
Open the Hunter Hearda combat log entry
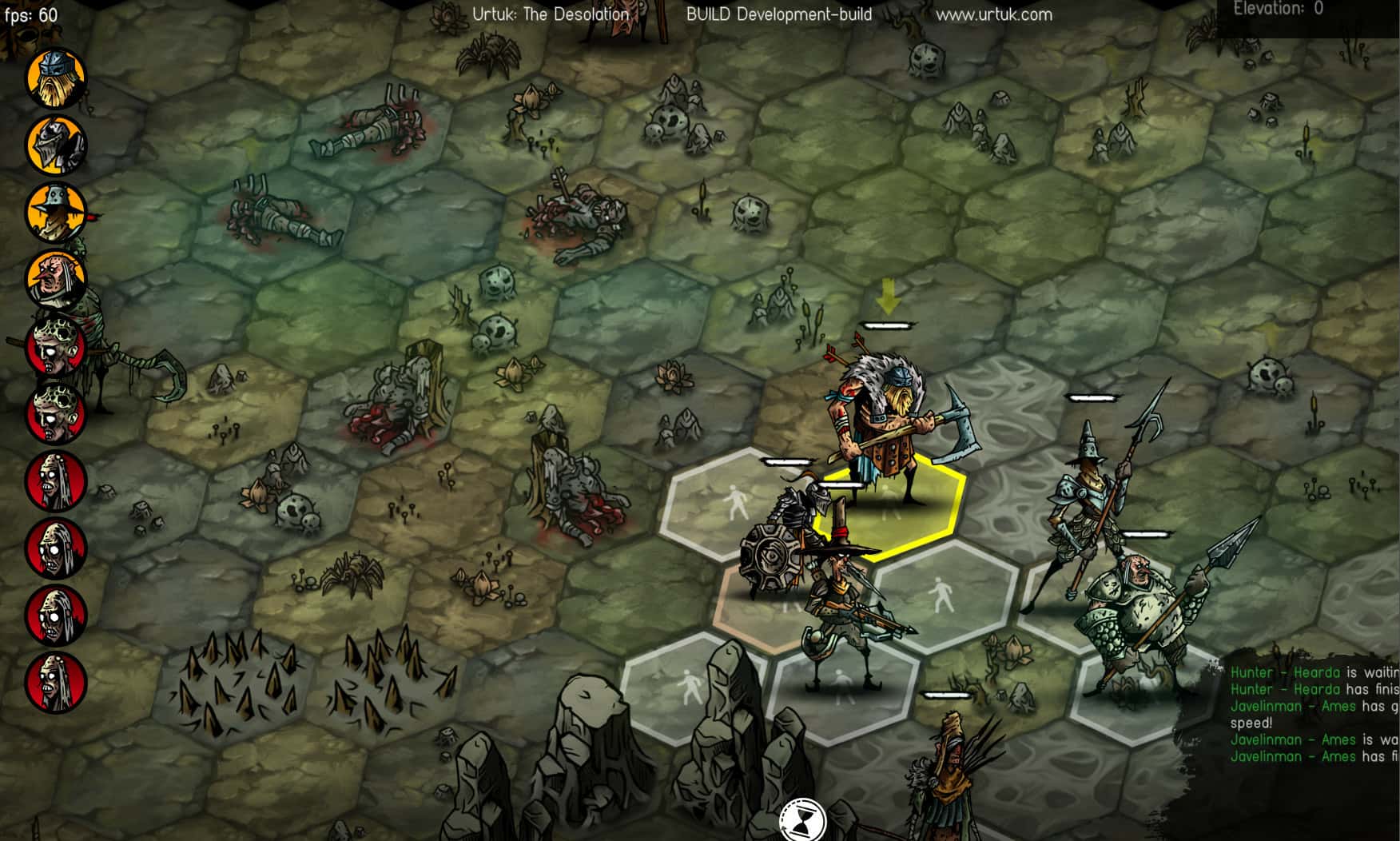(x=1295, y=673)
